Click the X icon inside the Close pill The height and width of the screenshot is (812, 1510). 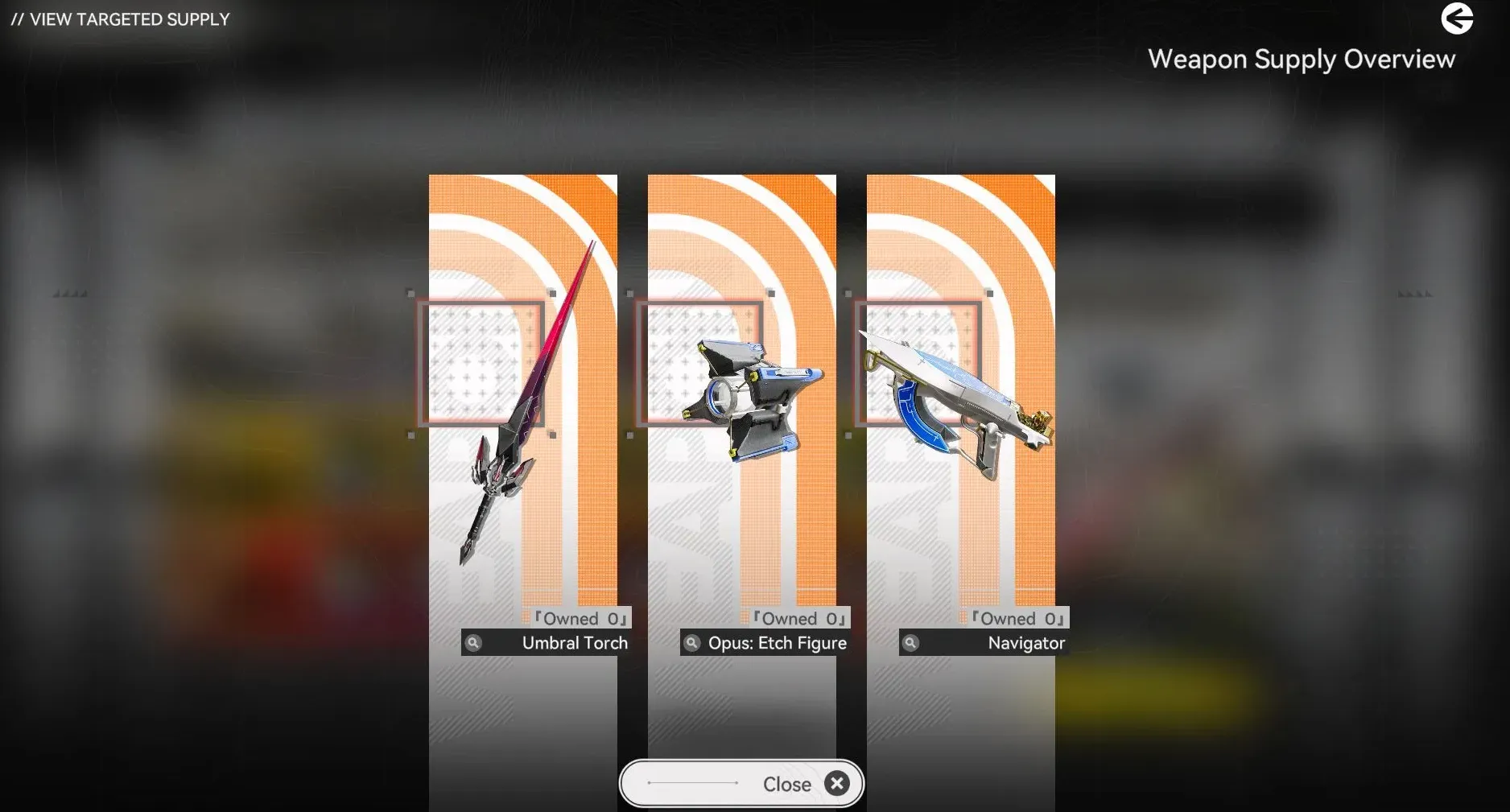(x=836, y=783)
